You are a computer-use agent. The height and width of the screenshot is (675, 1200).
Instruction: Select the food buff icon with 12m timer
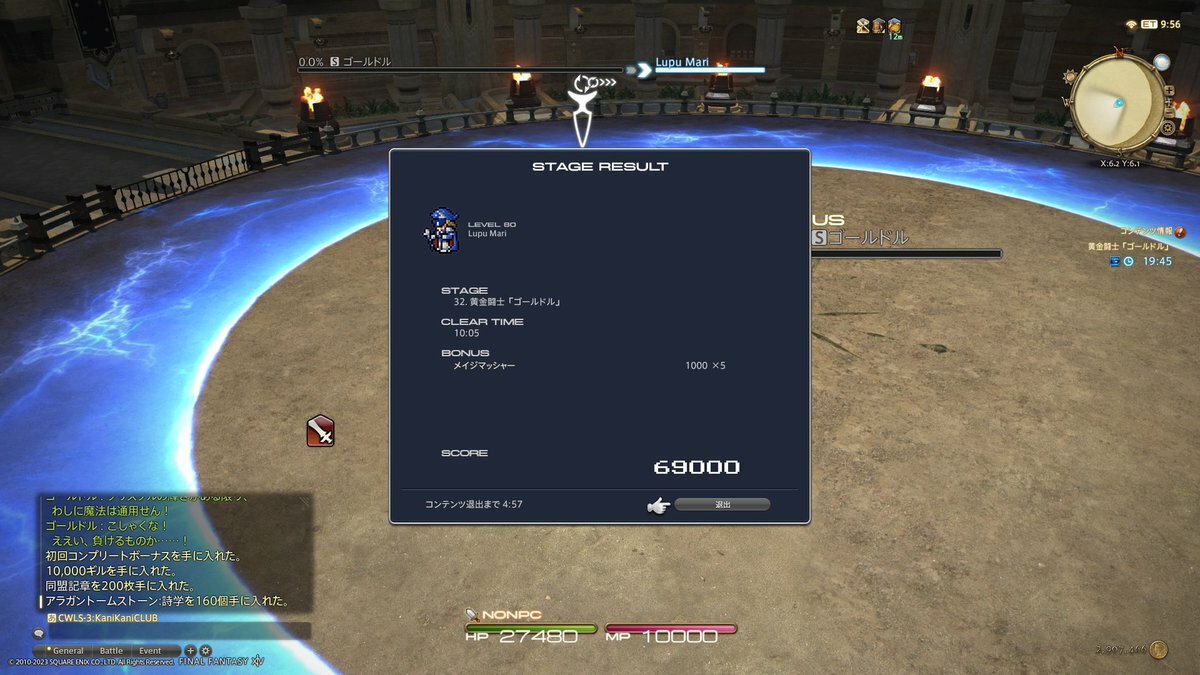click(x=894, y=27)
